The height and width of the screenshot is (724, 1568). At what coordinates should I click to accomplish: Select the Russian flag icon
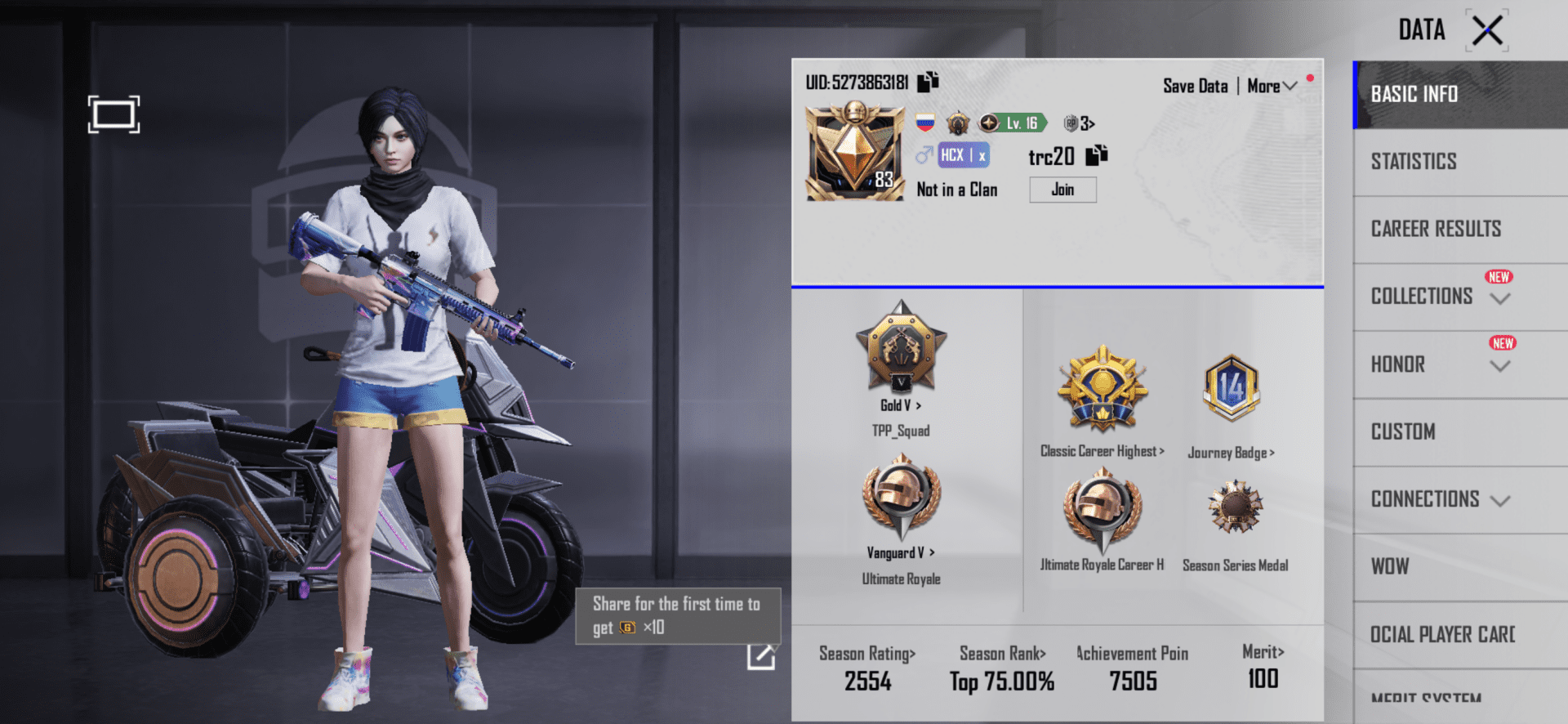(924, 123)
